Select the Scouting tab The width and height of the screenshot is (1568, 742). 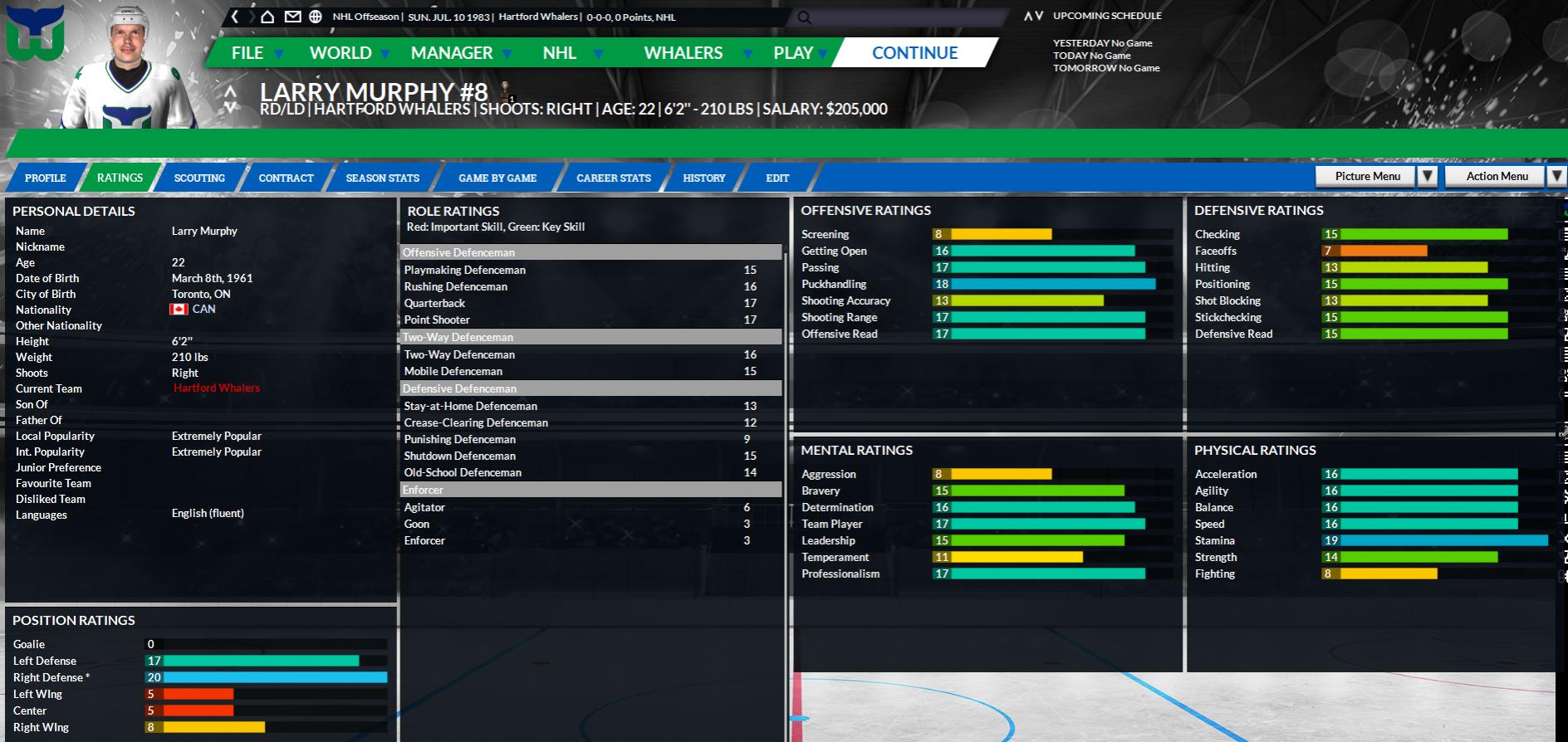click(x=199, y=178)
